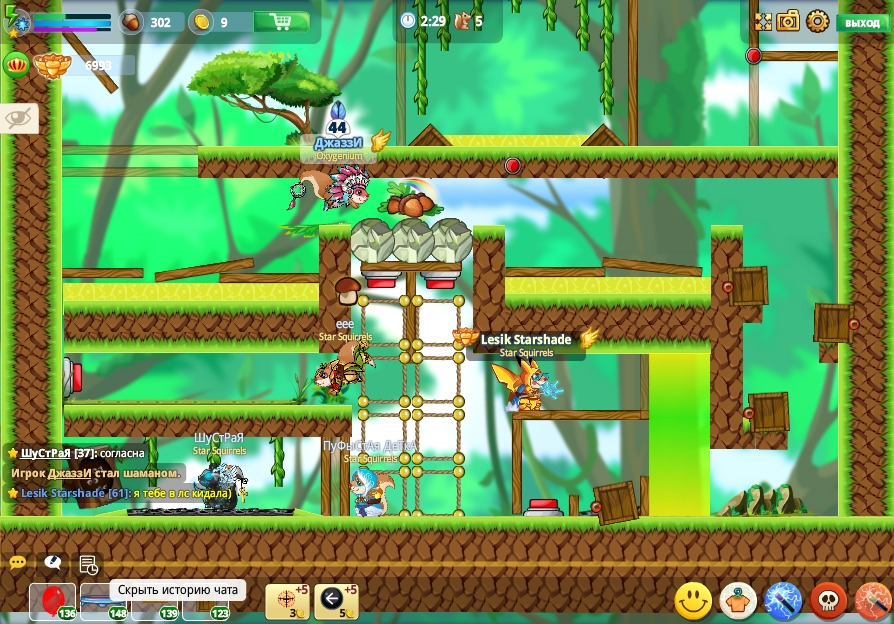The image size is (894, 624).
Task: Open settings via the gear icon
Action: tap(818, 21)
